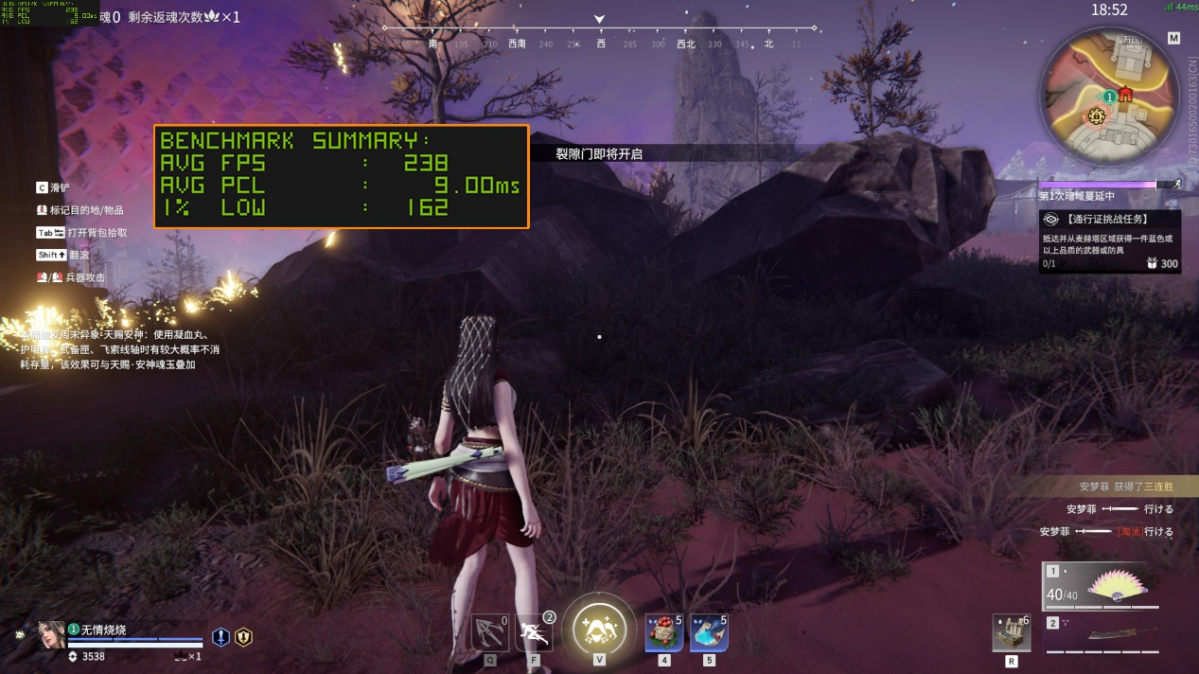Switch to the greatsword in slot 2
This screenshot has width=1199, height=674.
1101,634
